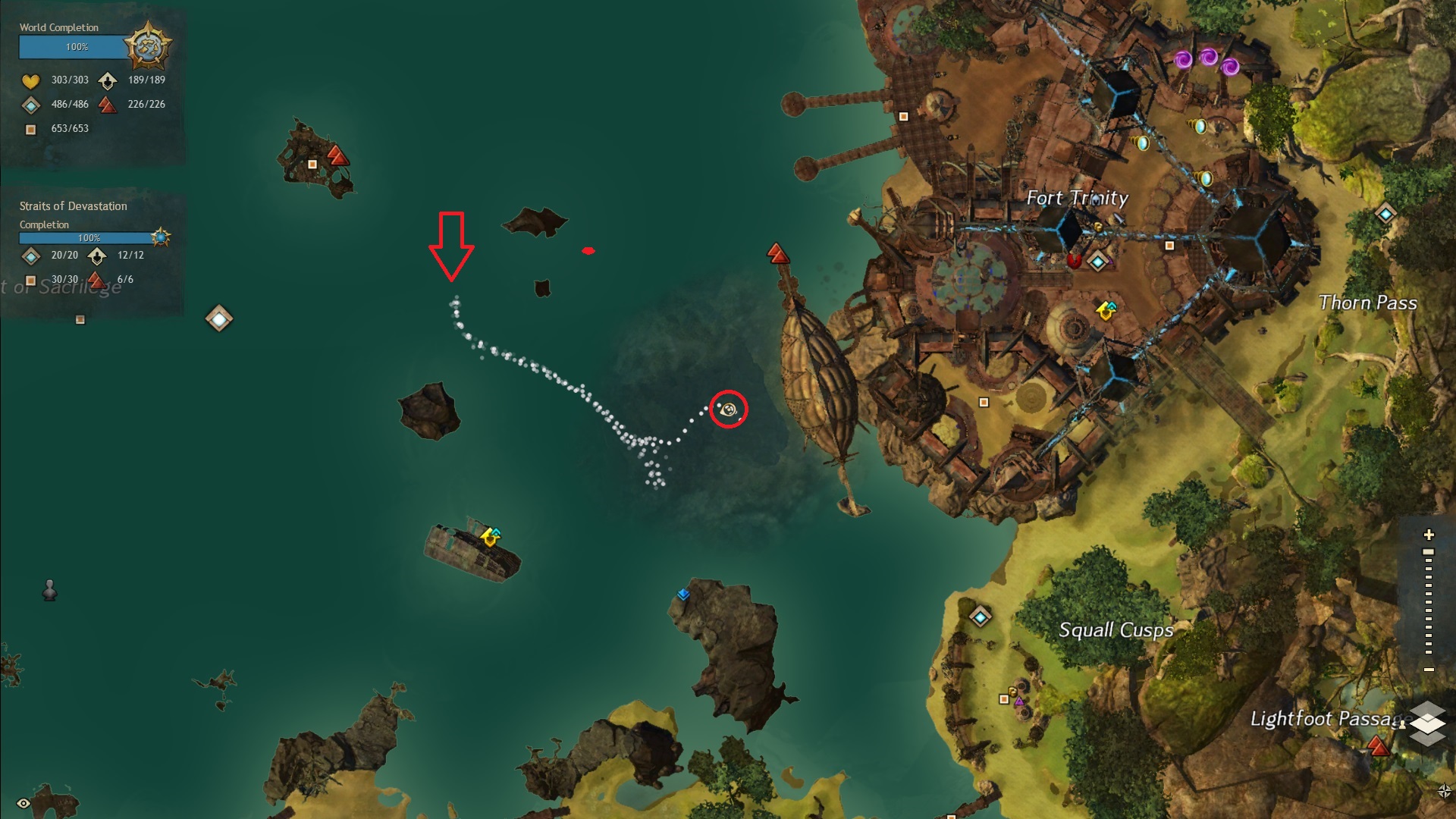Select the red horseshoe icon in Fort Trinity
1456x819 pixels.
pos(1074,261)
